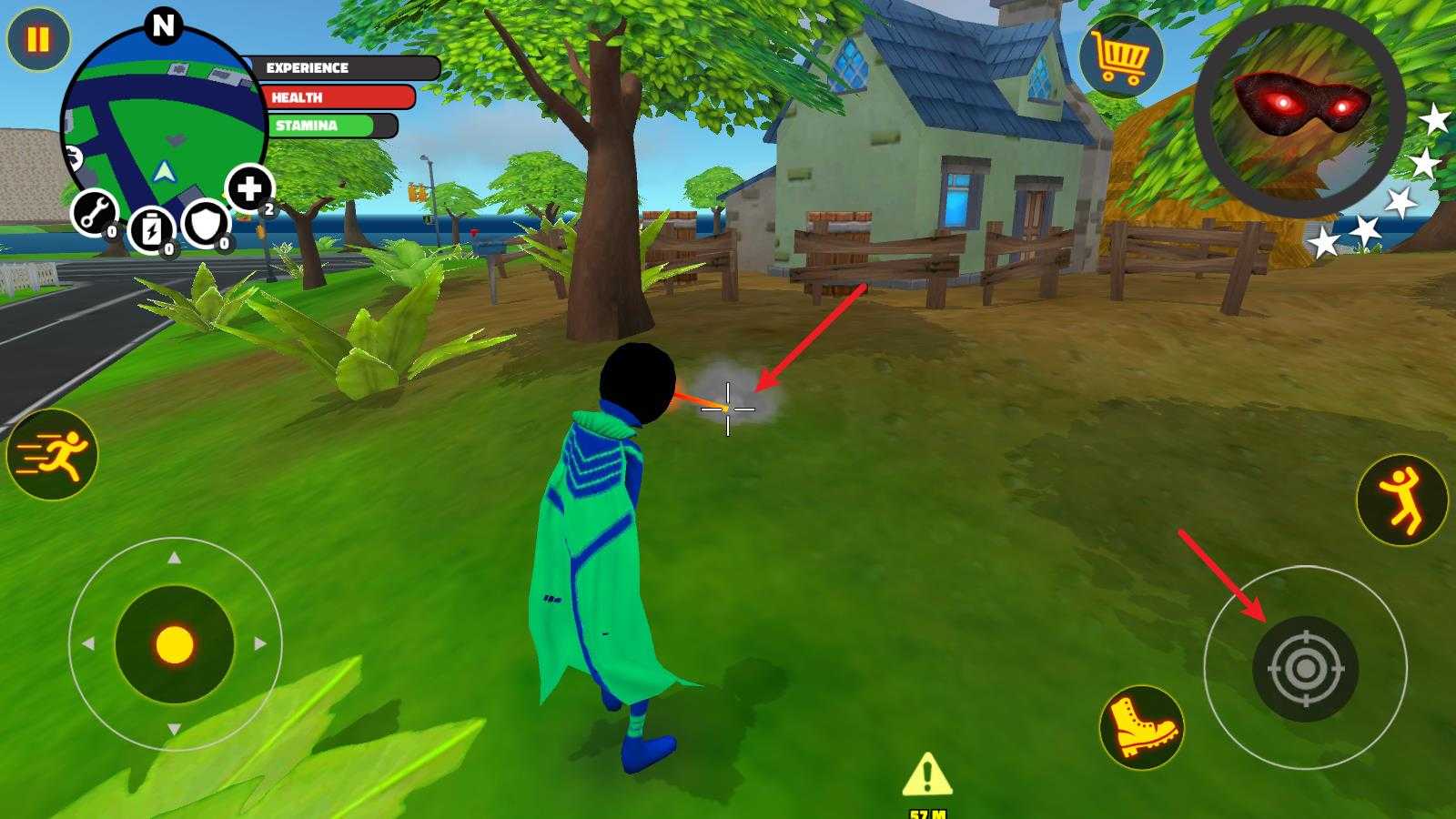Pause the game with the pause button
Viewport: 1456px width, 819px height.
tap(38, 40)
